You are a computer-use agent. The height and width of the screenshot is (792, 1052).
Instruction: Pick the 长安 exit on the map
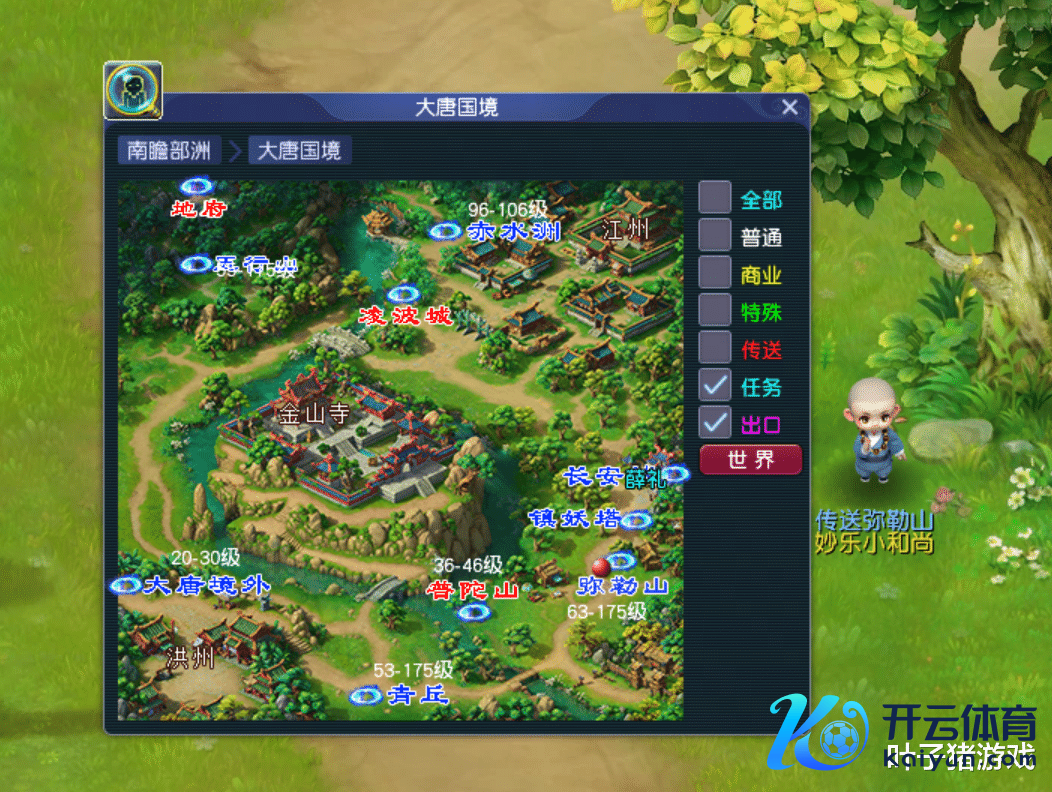tap(675, 474)
